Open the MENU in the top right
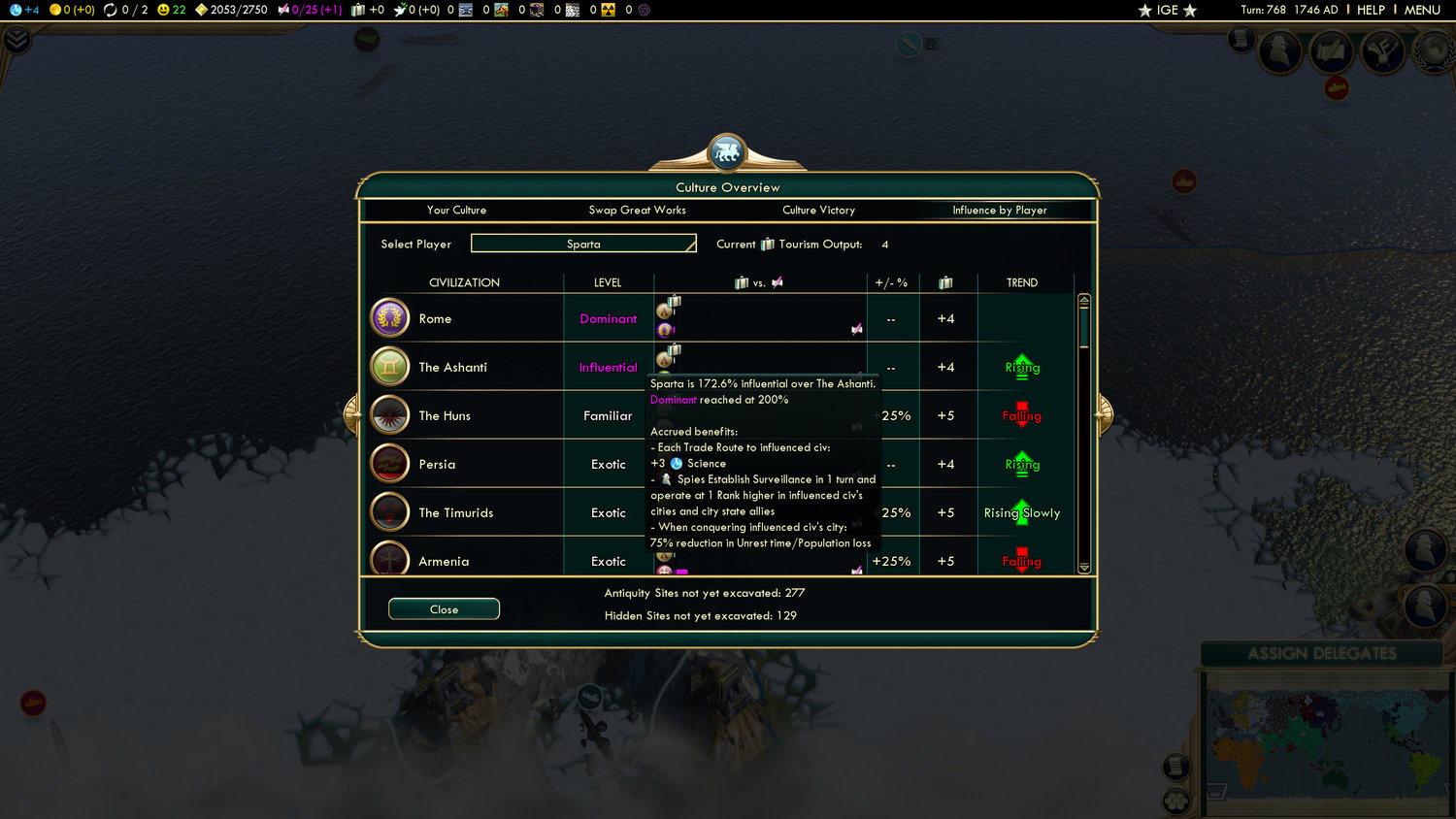The height and width of the screenshot is (819, 1456). [1421, 11]
